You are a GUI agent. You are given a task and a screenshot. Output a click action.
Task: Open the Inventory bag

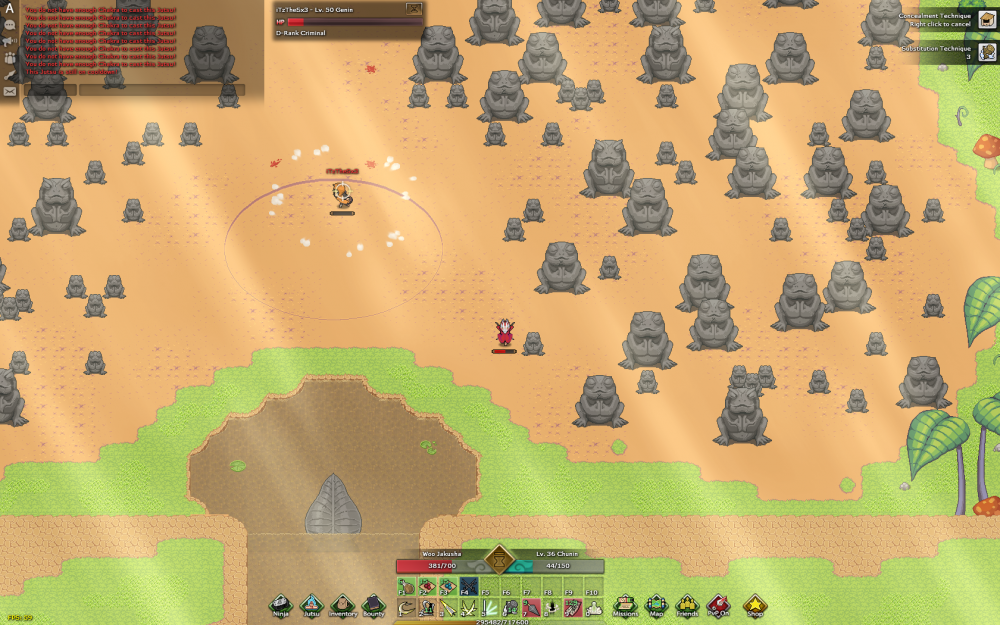343,603
